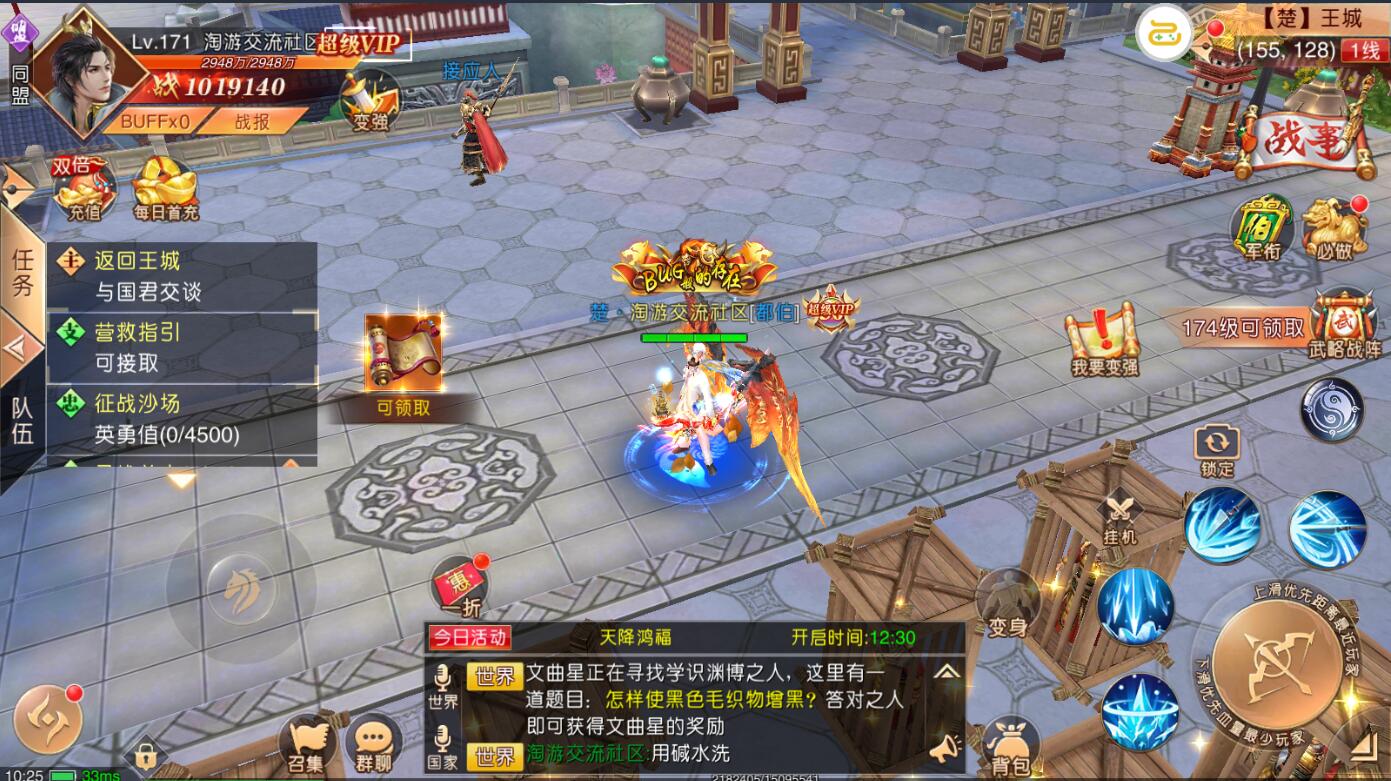
Task: Switch to the 队伍 team tab
Action: click(22, 420)
